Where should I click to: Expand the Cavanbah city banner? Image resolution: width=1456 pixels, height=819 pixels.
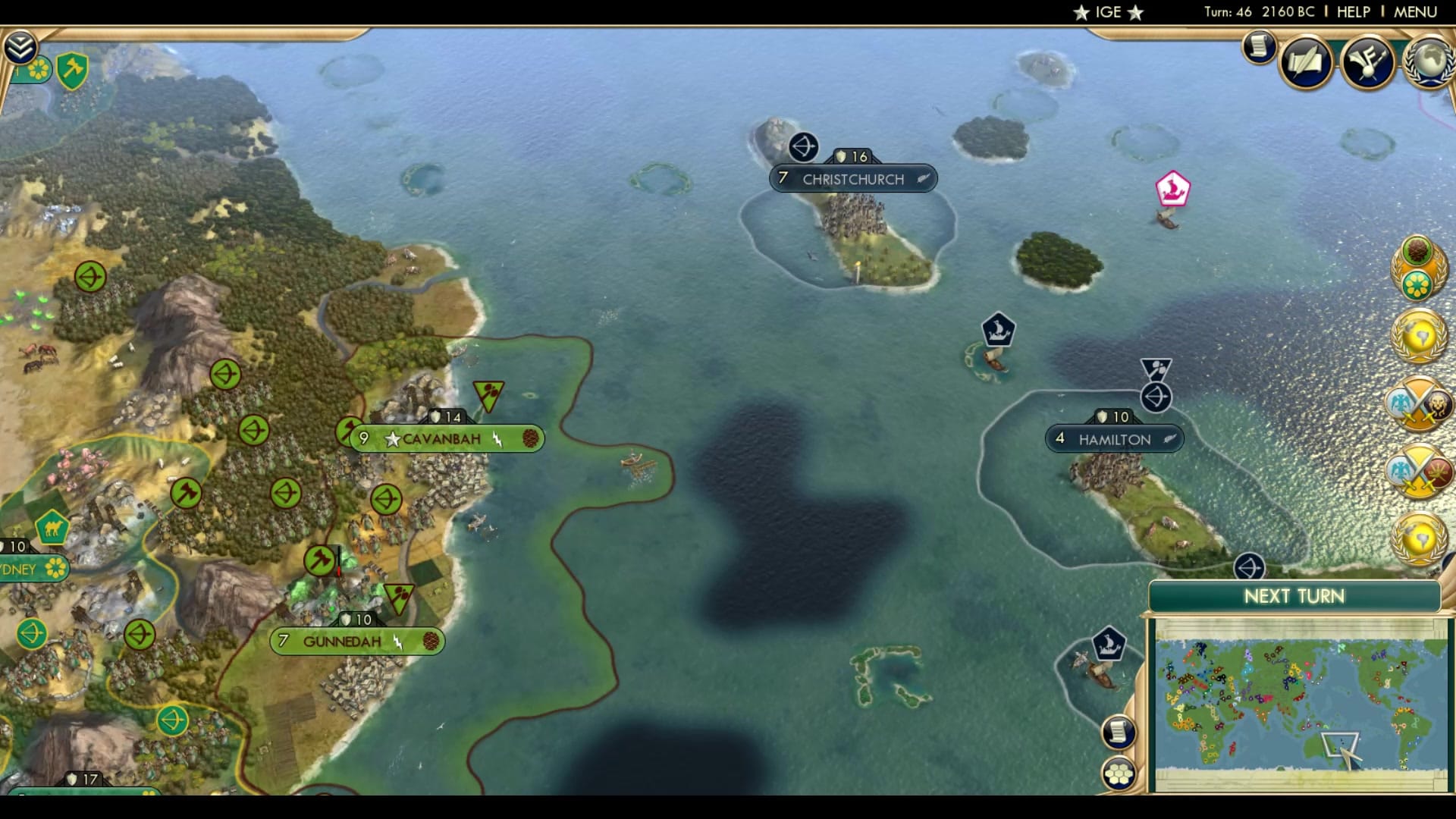pyautogui.click(x=444, y=438)
